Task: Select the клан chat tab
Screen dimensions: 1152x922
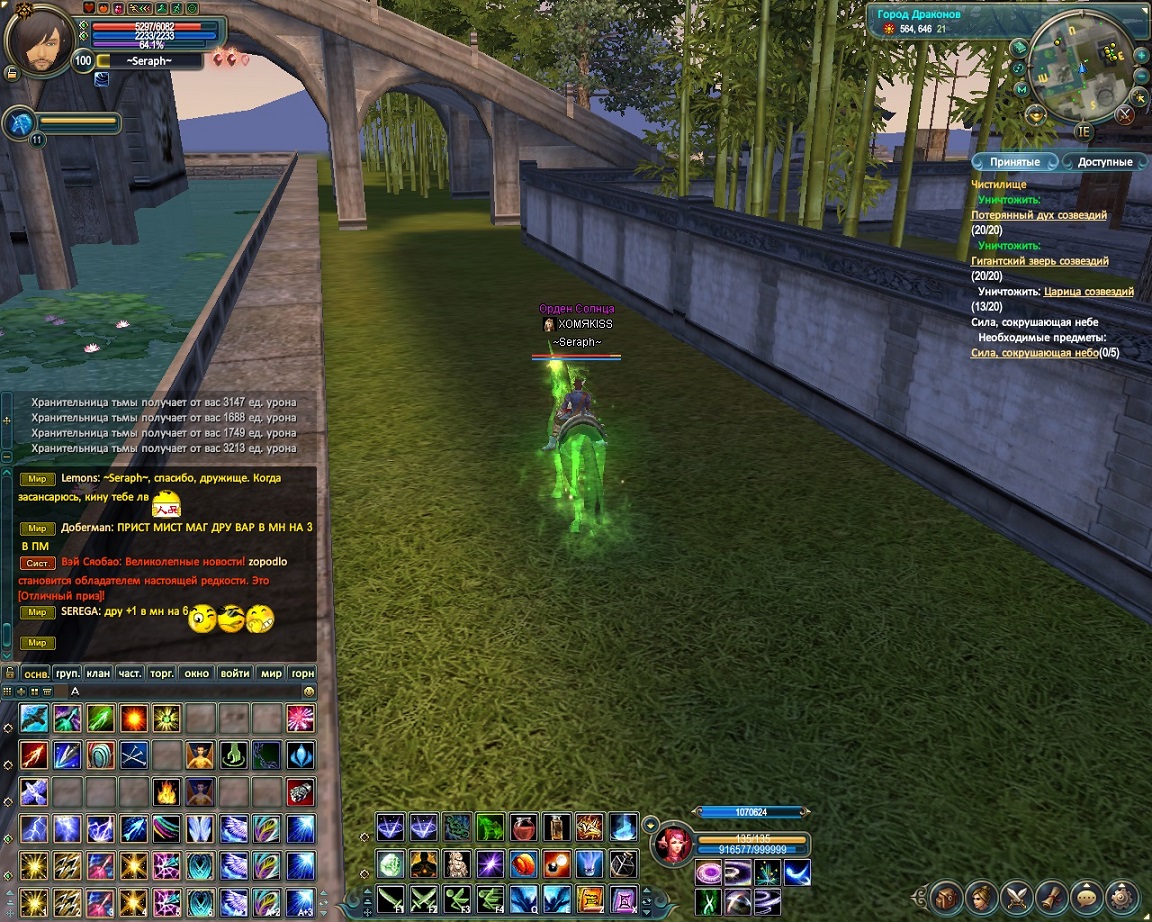Action: [x=98, y=673]
